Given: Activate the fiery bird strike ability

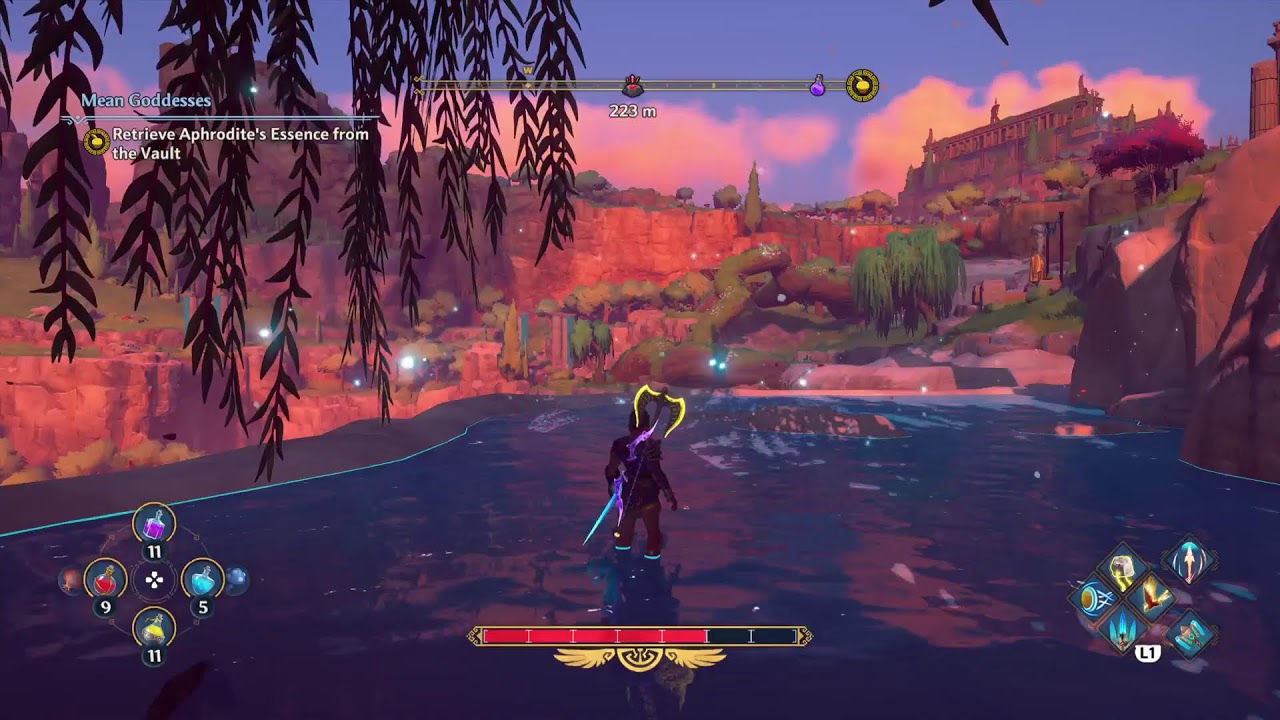Looking at the screenshot, I should point(1148,597).
